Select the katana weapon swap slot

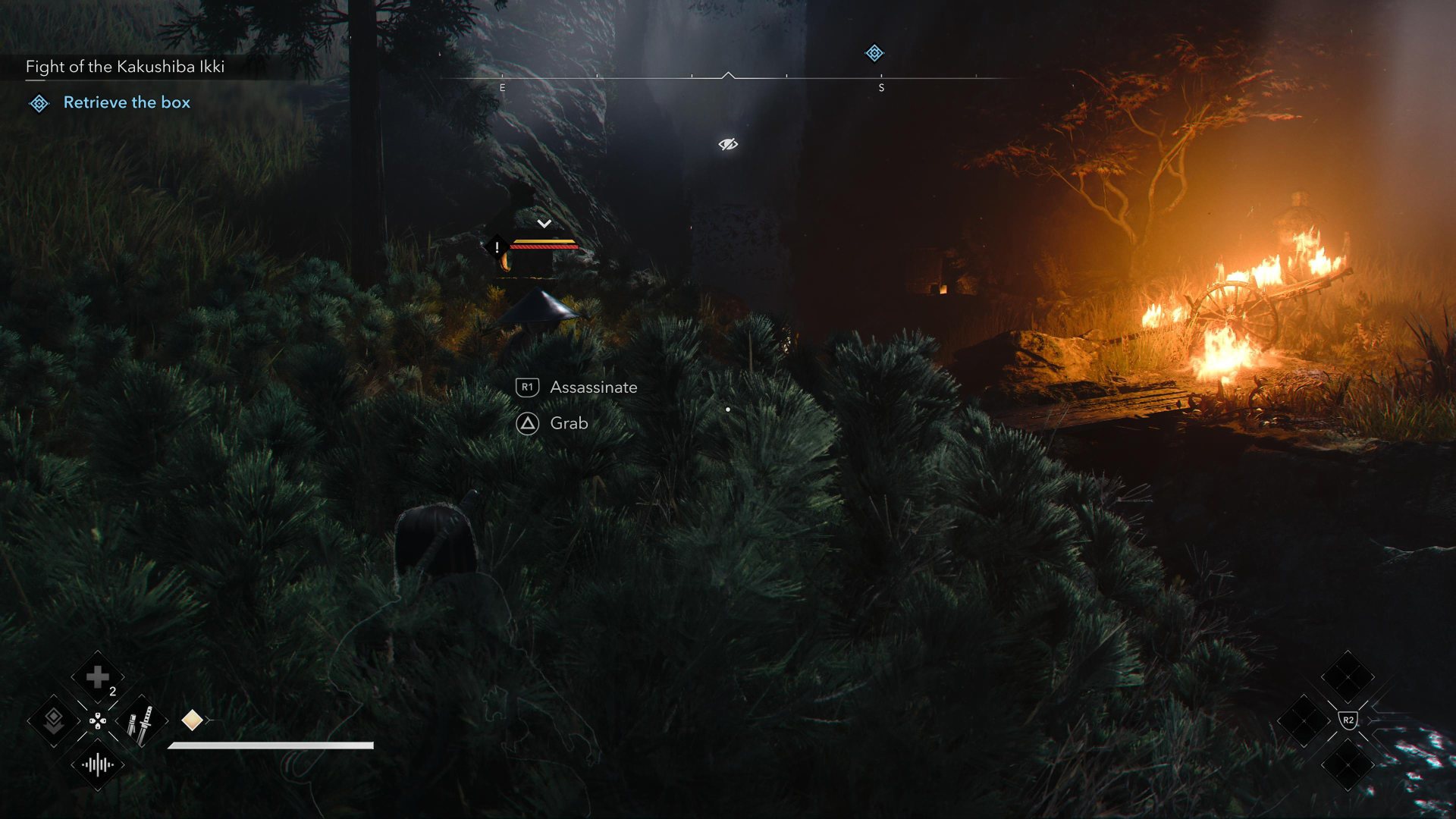click(141, 721)
